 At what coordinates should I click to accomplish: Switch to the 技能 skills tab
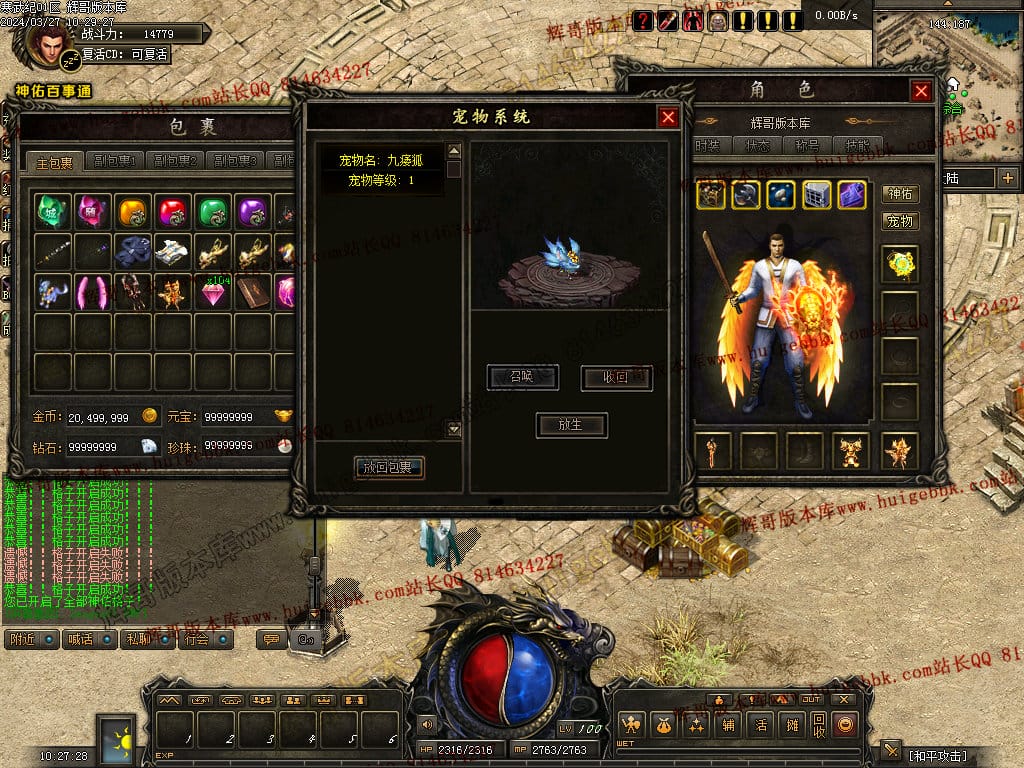(857, 145)
